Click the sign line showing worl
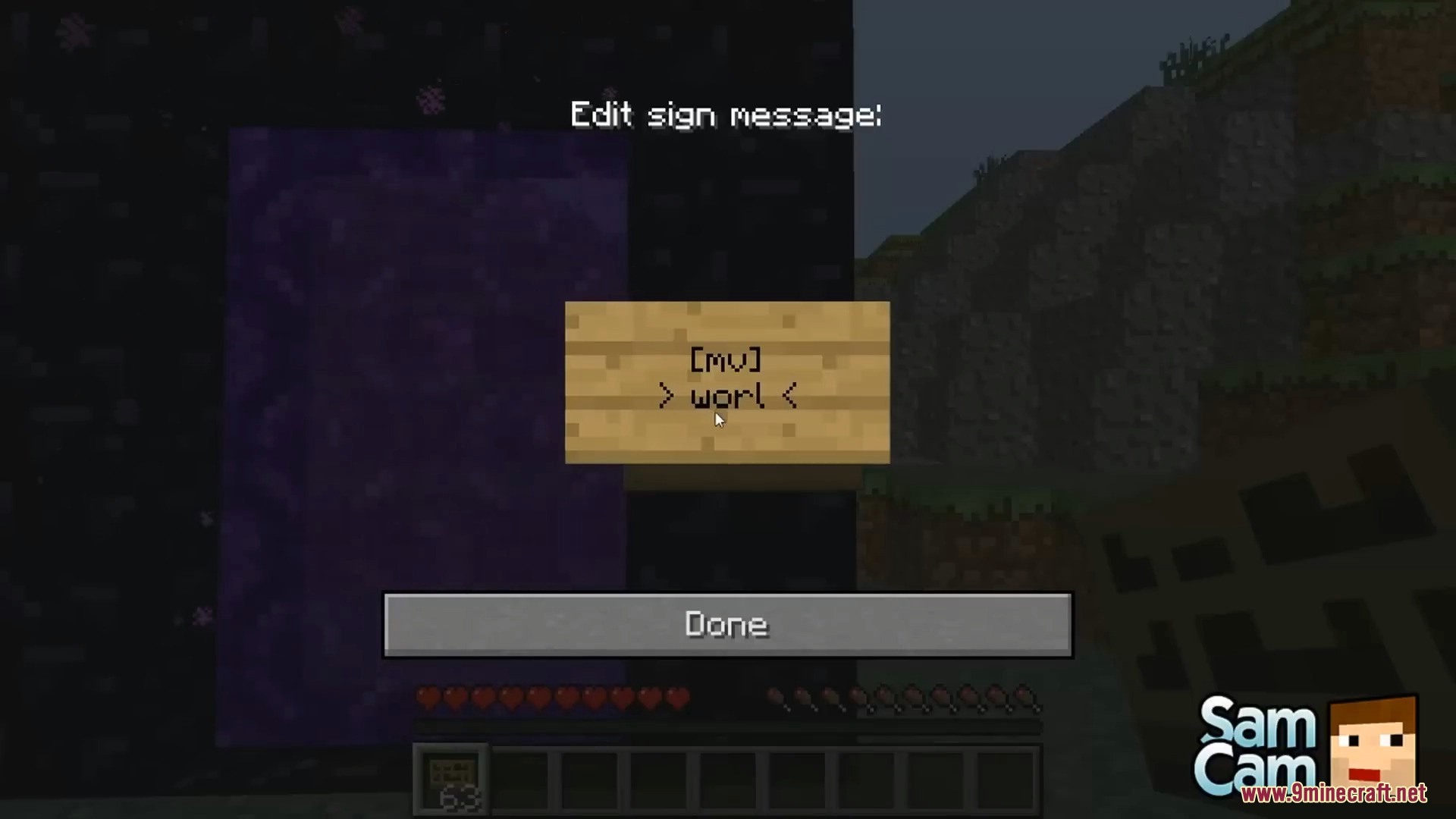Viewport: 1456px width, 819px height. click(726, 397)
